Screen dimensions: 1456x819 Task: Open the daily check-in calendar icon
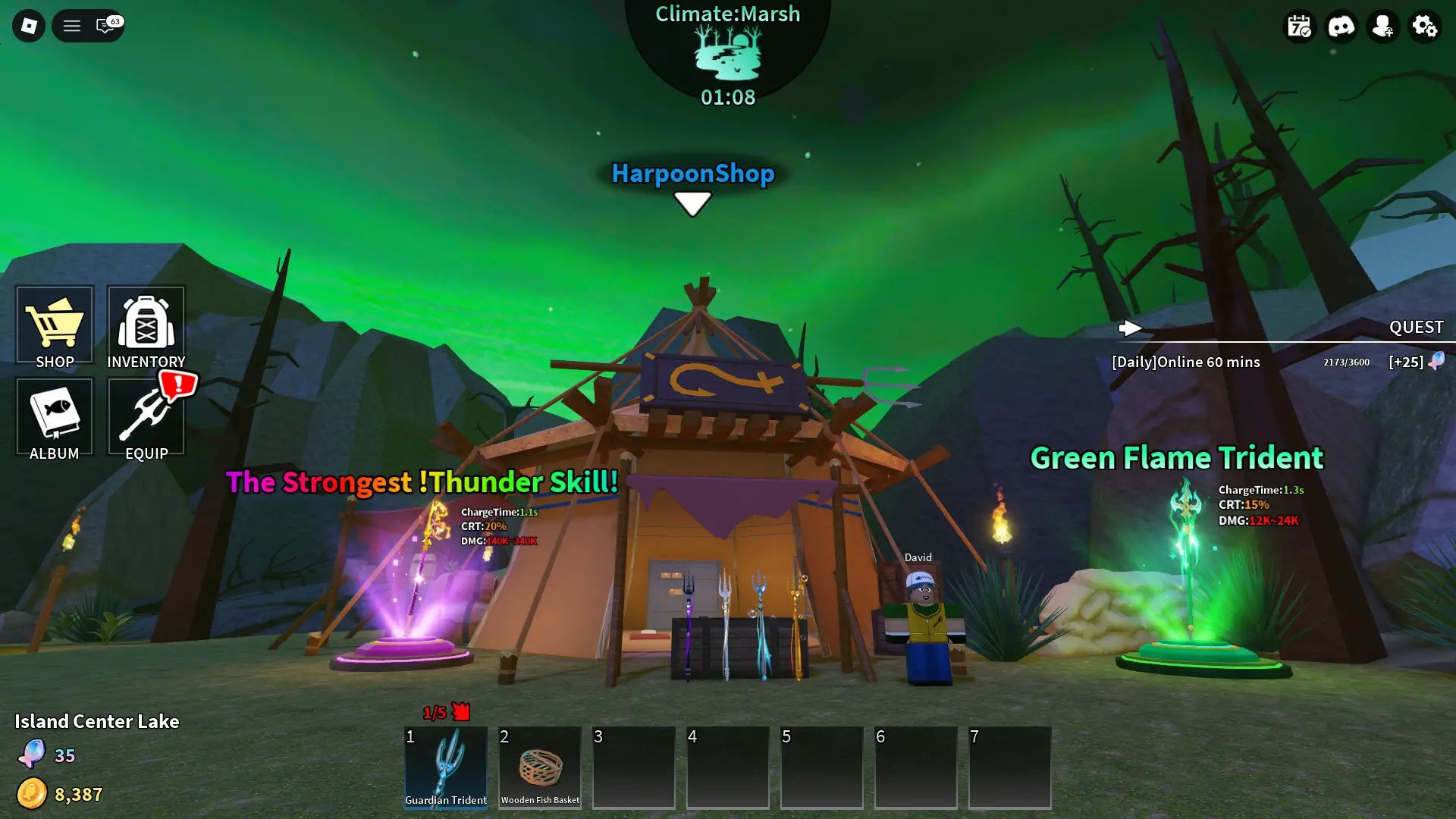coord(1300,26)
